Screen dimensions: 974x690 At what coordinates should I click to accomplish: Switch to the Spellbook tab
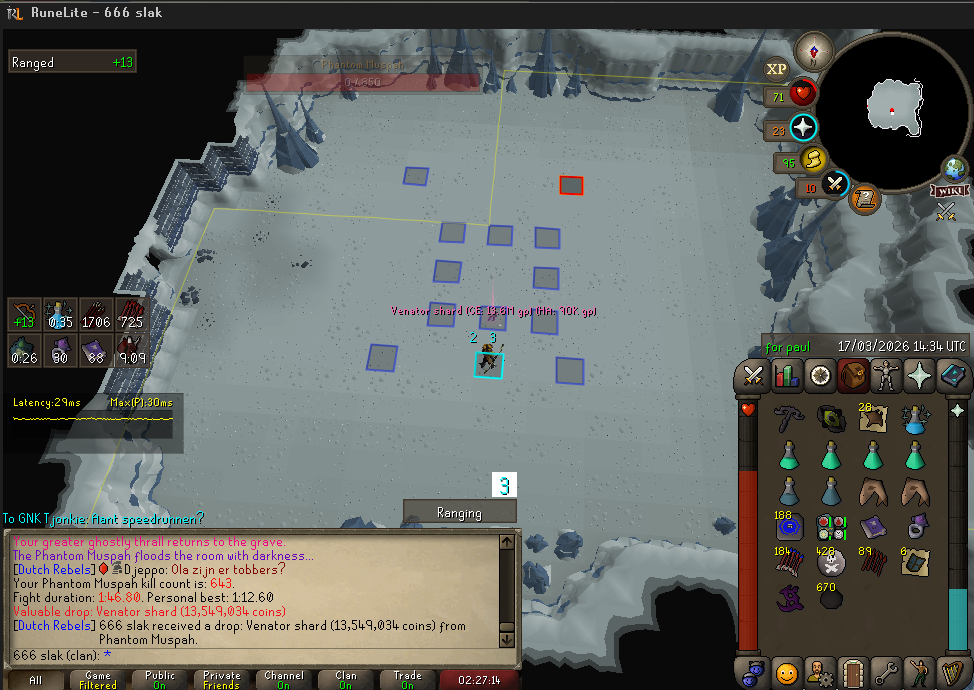(x=953, y=376)
